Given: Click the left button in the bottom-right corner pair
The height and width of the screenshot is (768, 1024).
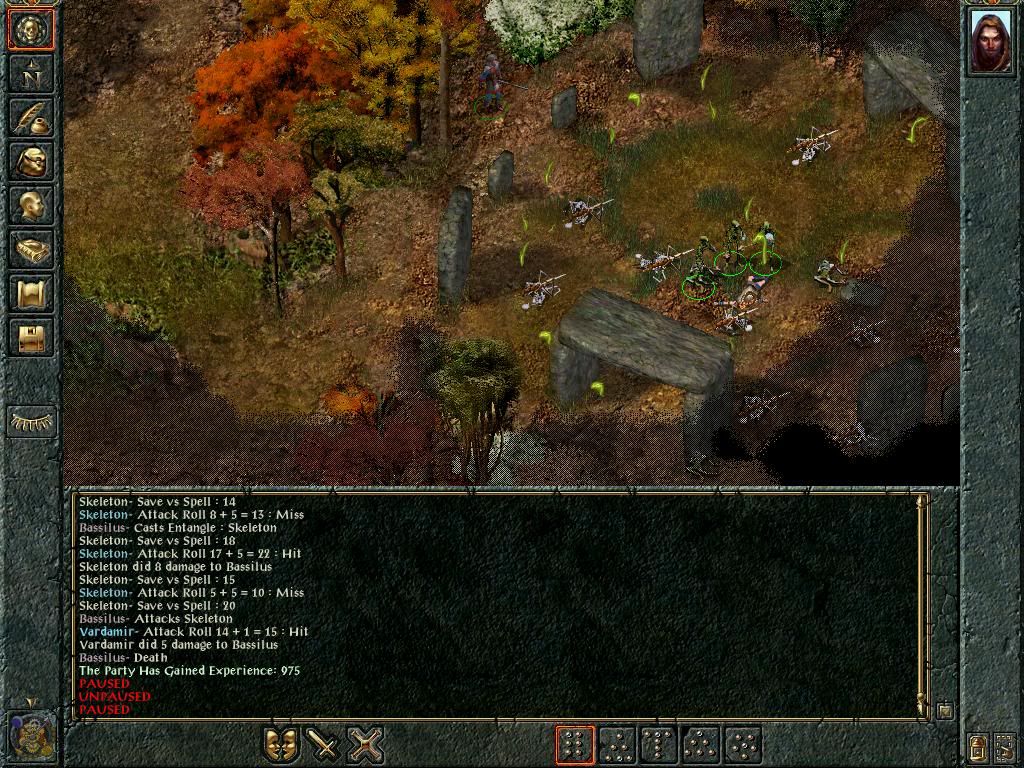Looking at the screenshot, I should 977,745.
